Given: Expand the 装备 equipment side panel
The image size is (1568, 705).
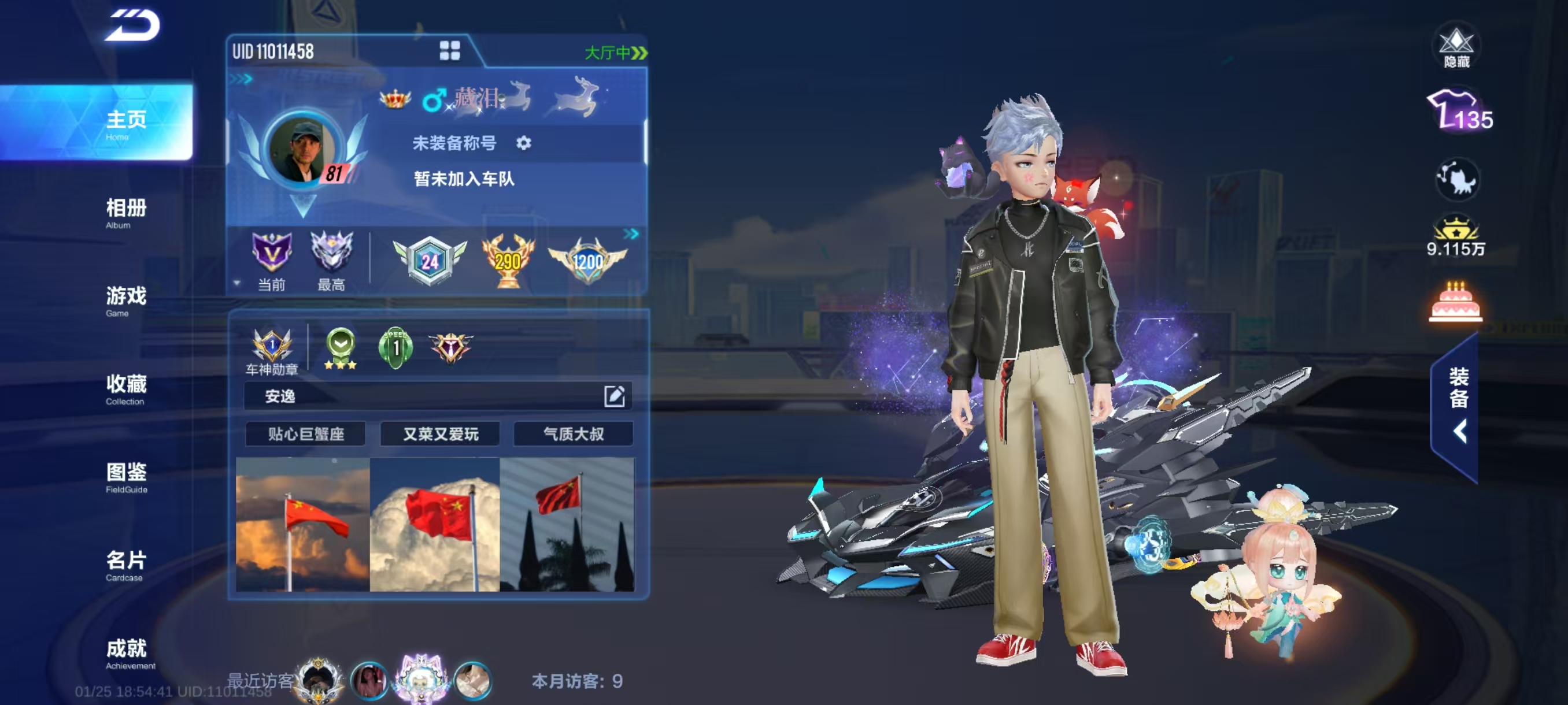Looking at the screenshot, I should pos(1458,406).
